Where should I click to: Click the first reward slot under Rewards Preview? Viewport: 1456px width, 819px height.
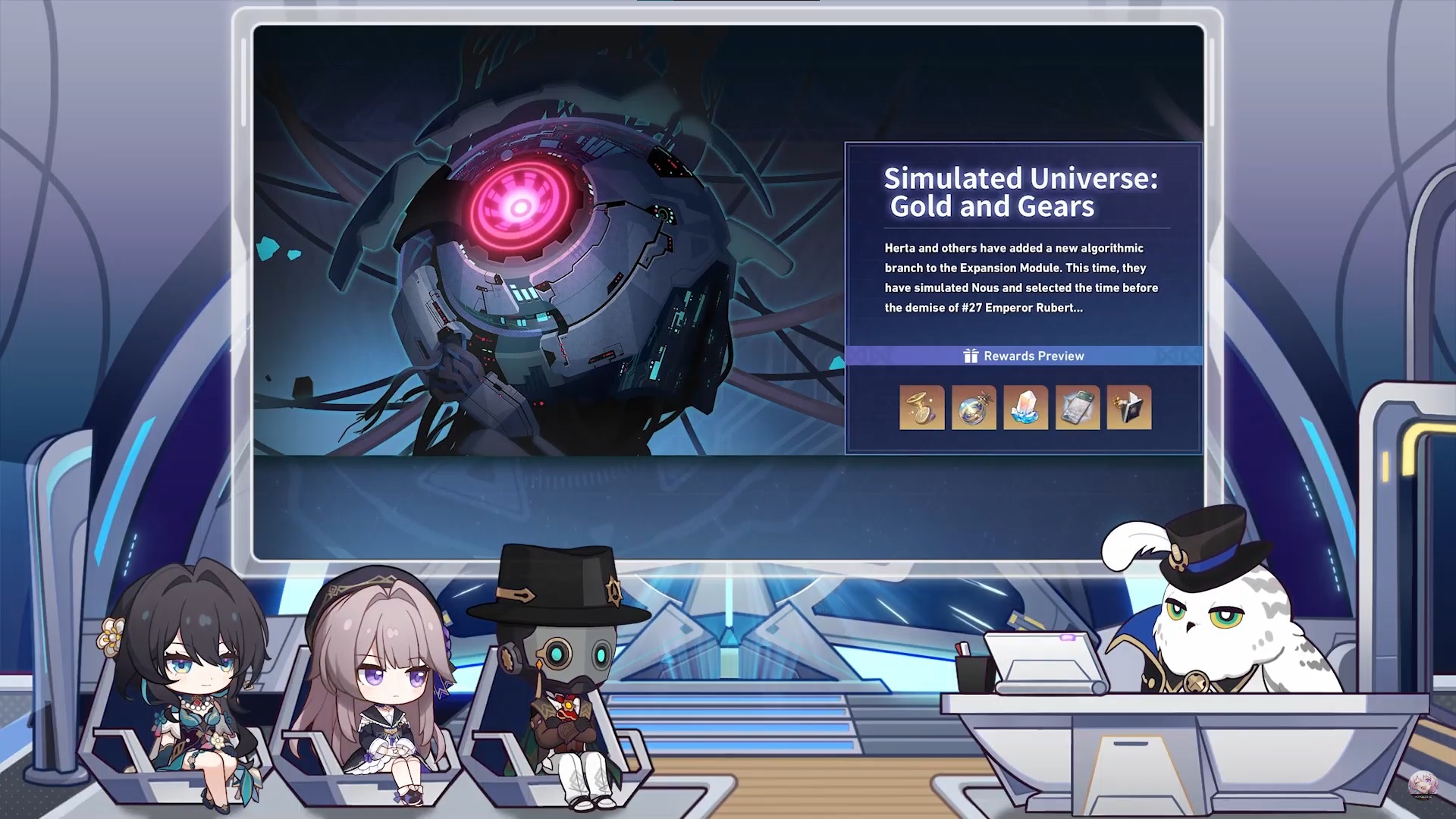(x=921, y=408)
